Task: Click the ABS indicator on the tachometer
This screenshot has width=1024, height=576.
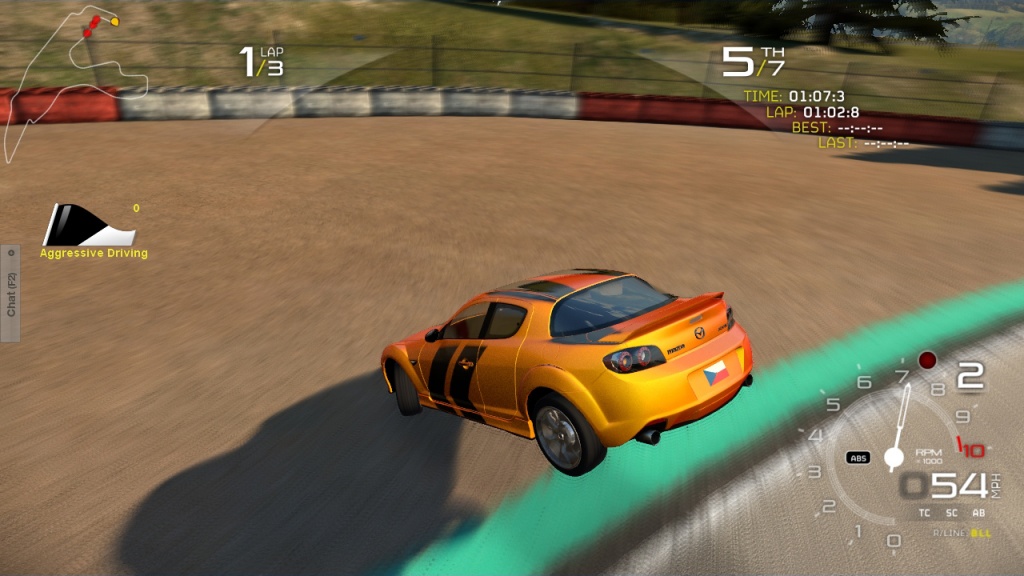Action: click(858, 457)
